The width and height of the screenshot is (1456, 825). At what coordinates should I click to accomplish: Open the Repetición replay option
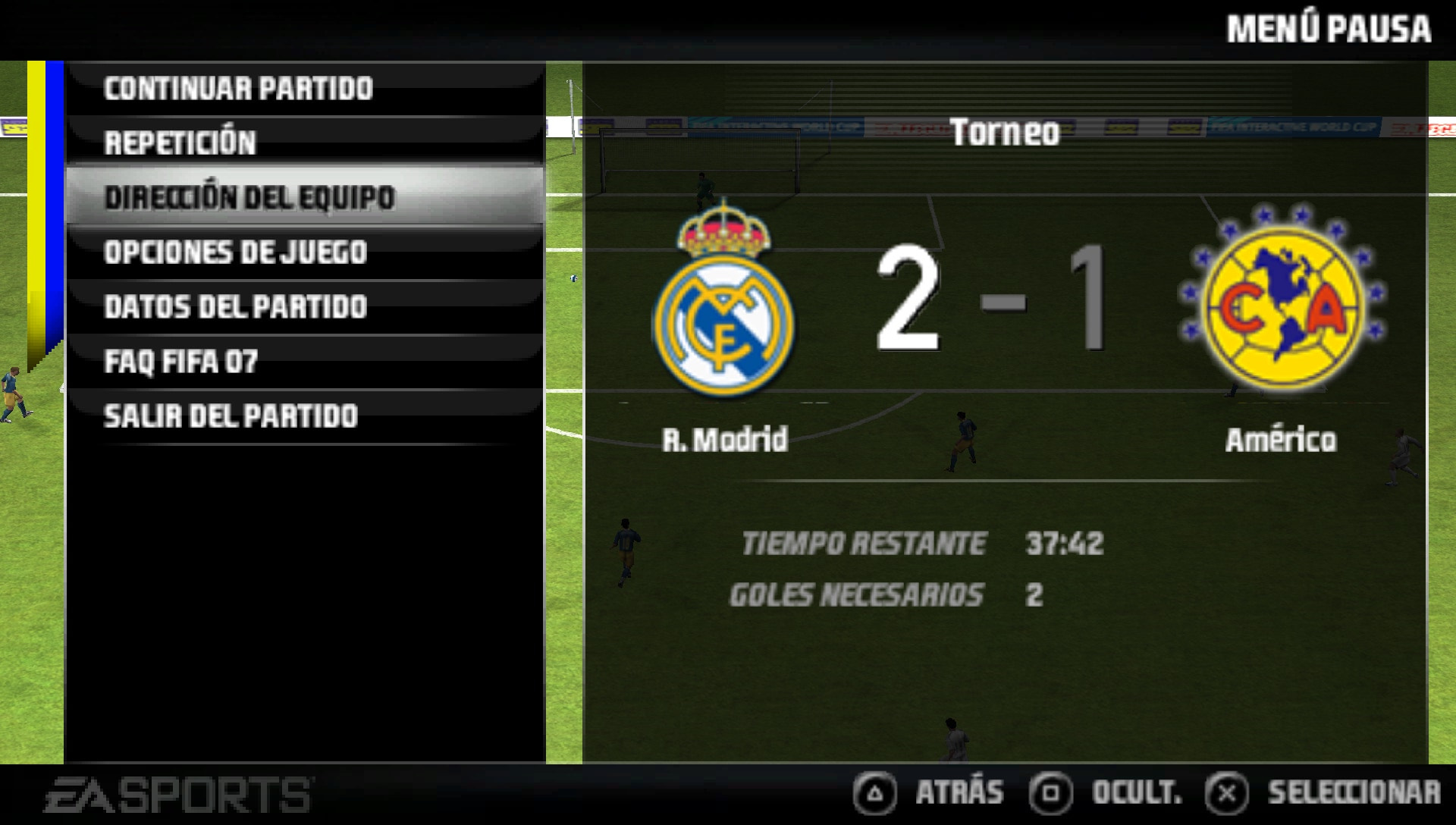[180, 143]
